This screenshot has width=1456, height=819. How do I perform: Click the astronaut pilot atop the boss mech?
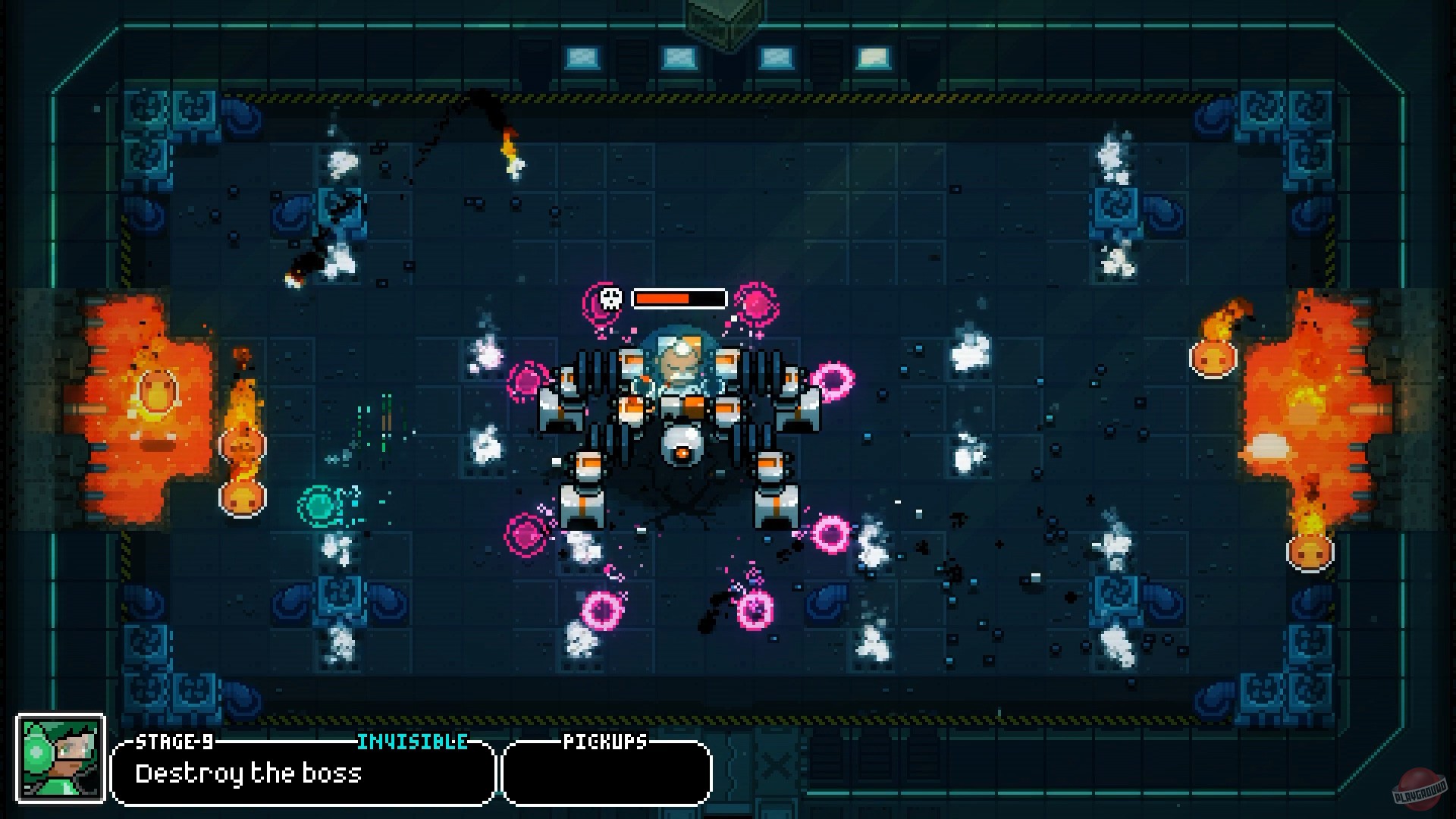[x=678, y=356]
